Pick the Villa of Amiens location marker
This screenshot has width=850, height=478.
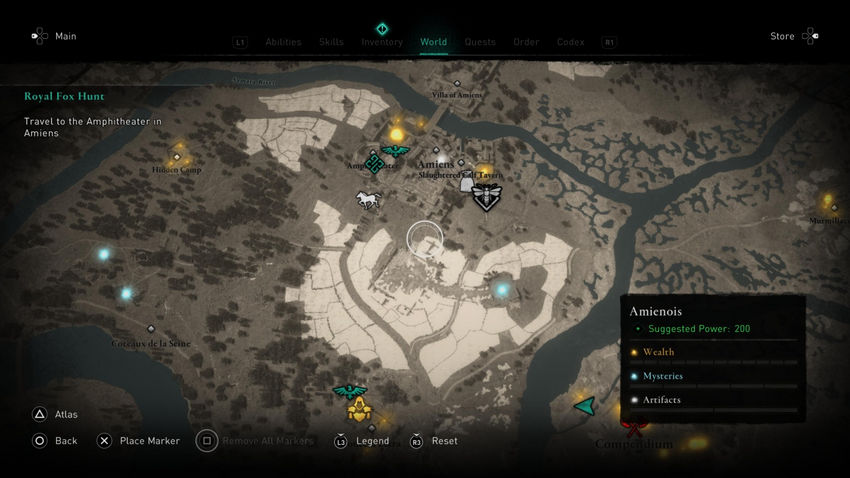coord(457,84)
